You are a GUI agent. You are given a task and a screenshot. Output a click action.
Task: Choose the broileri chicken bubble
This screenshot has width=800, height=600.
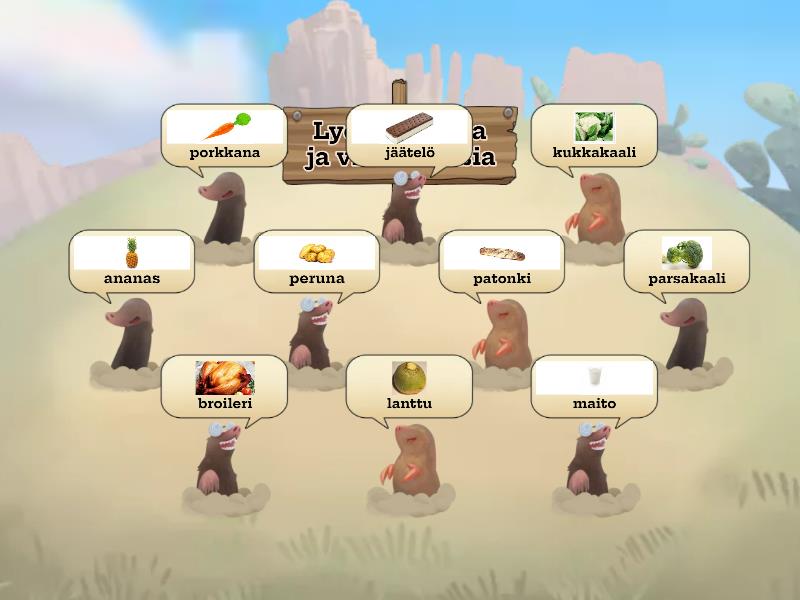point(225,387)
